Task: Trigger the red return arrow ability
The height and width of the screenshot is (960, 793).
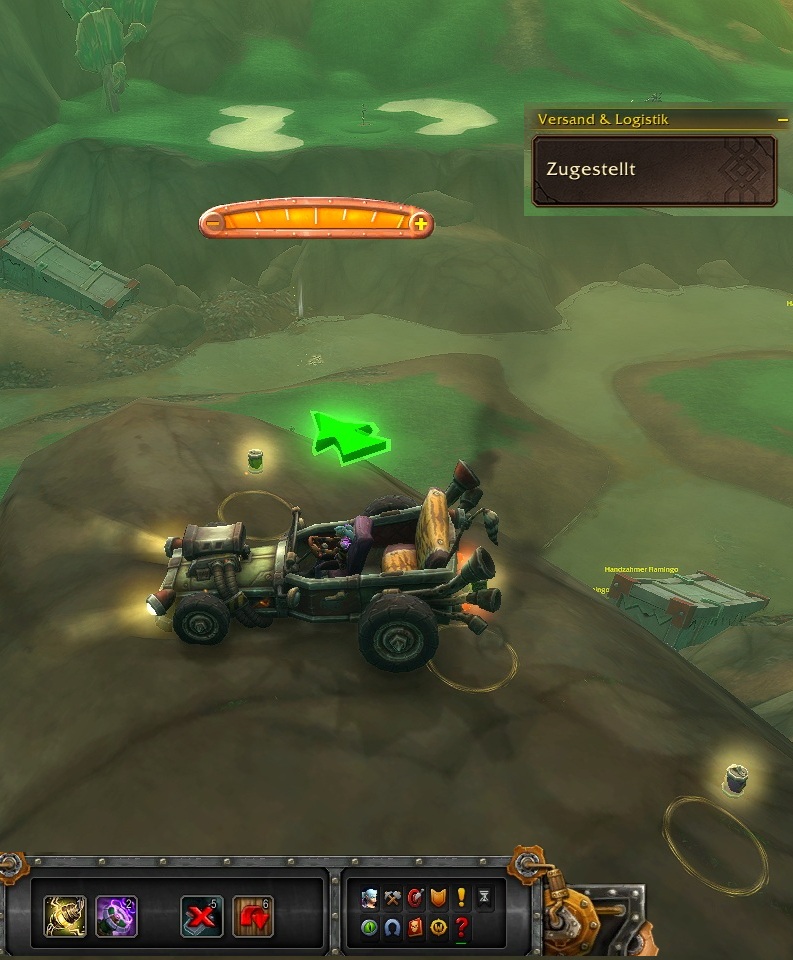Action: point(252,916)
